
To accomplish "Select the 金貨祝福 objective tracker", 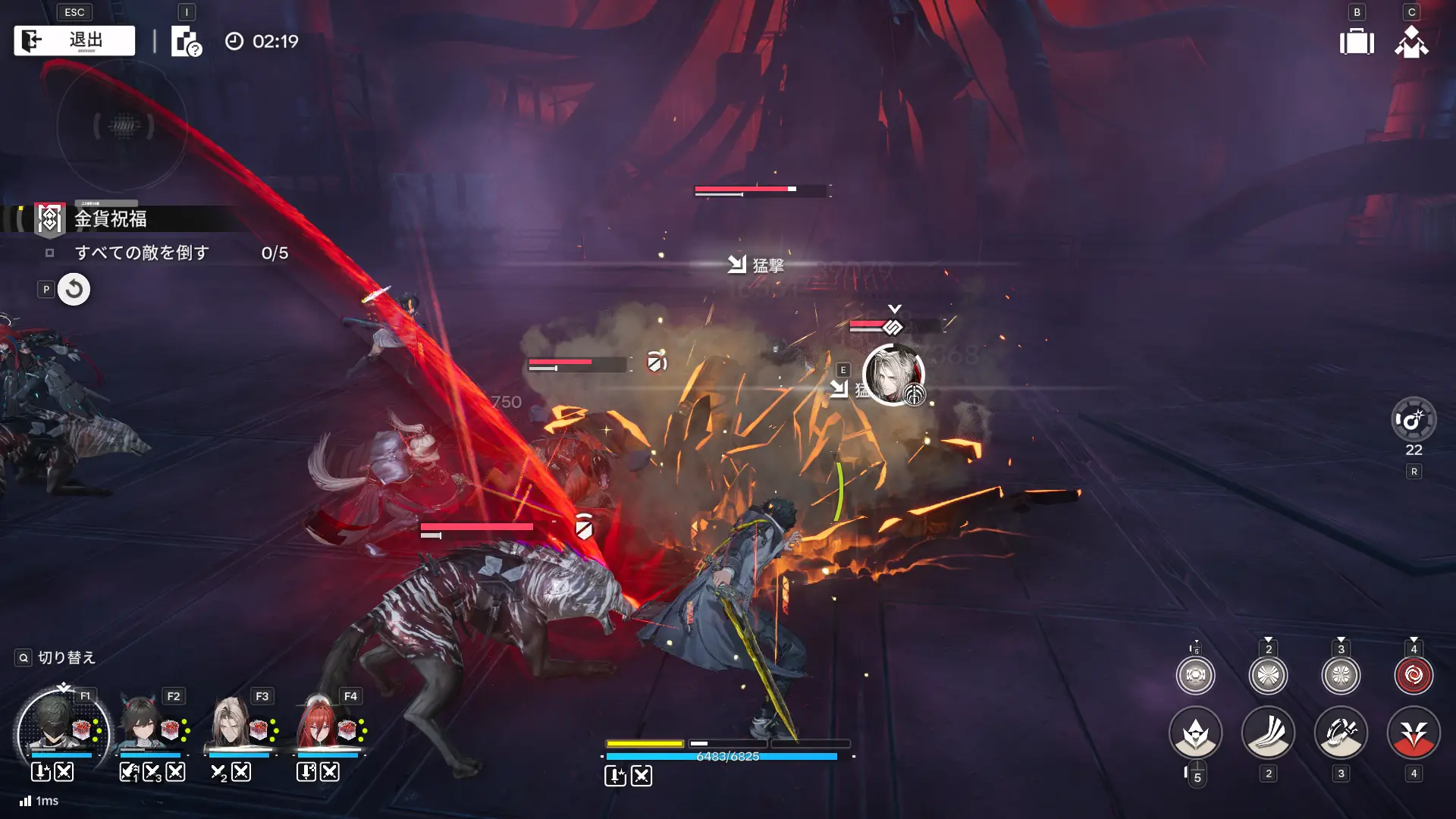I will coord(111,219).
